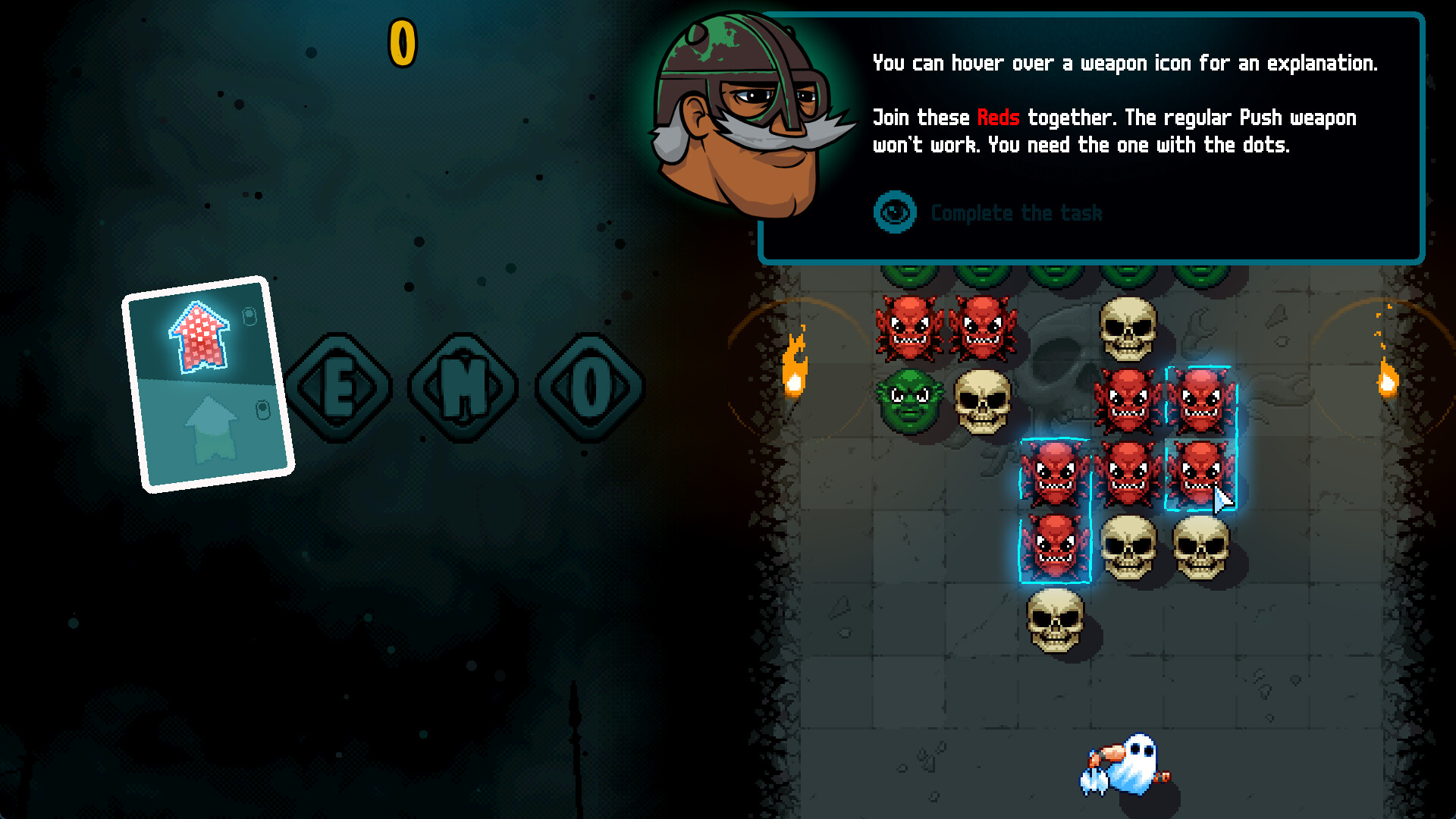Viewport: 1456px width, 819px height.
Task: Click the word Reds in the tutorial text
Action: pyautogui.click(x=997, y=118)
